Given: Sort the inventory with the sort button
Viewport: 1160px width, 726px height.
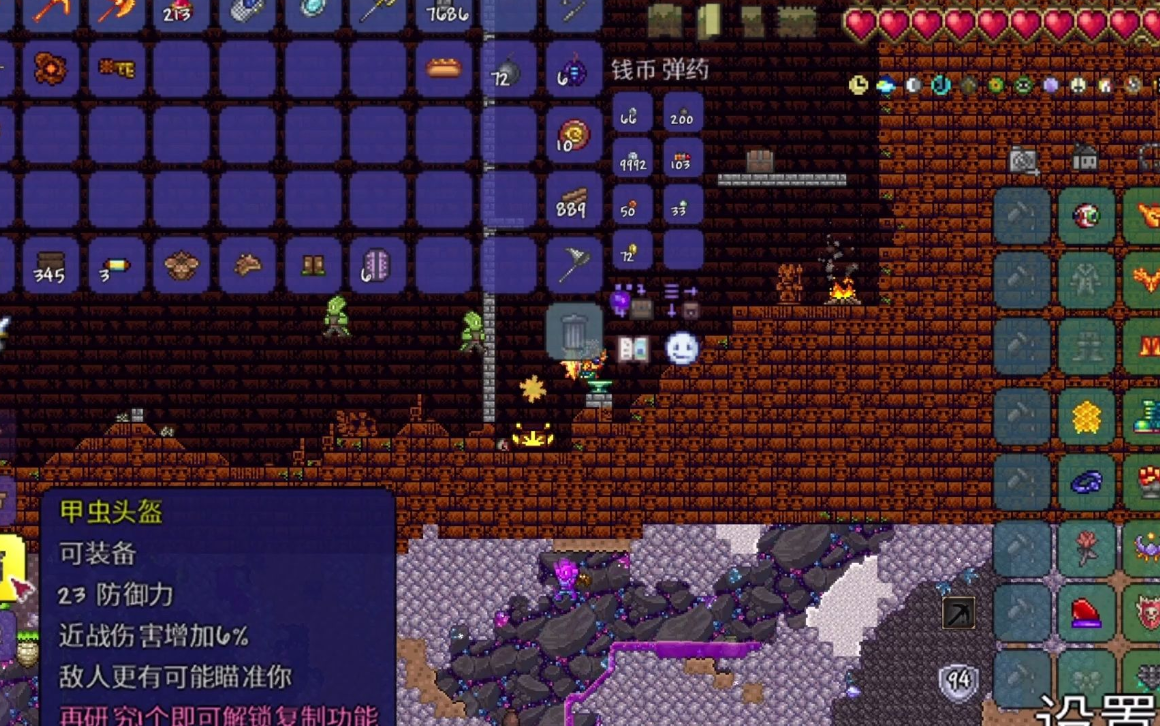Looking at the screenshot, I should tap(682, 300).
